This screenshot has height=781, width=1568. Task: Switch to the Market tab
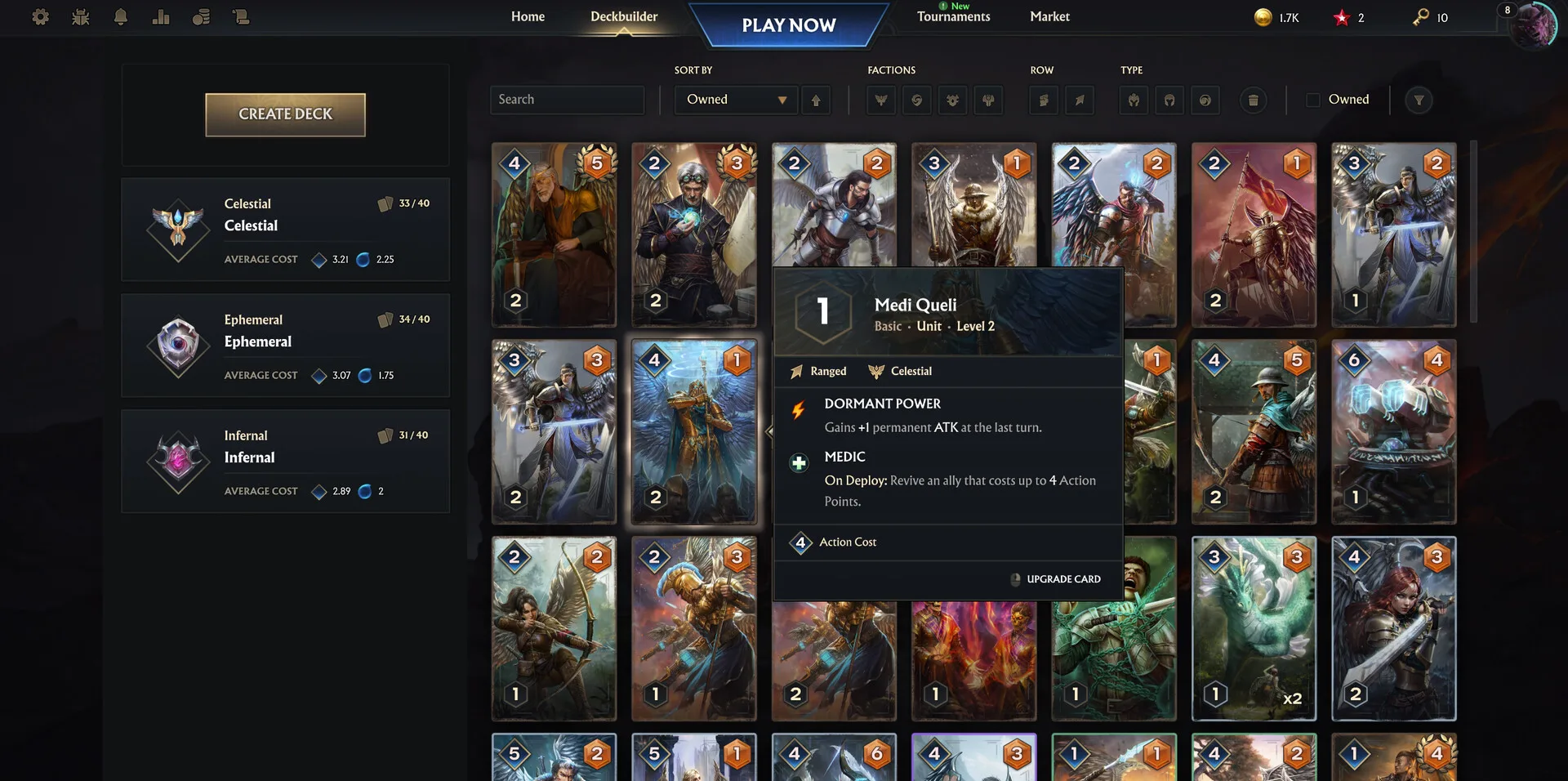[1049, 16]
